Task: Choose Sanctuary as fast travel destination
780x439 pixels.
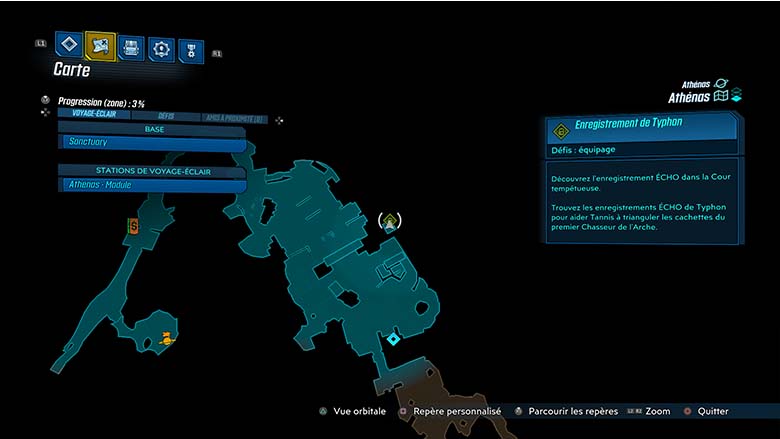Action: (152, 143)
